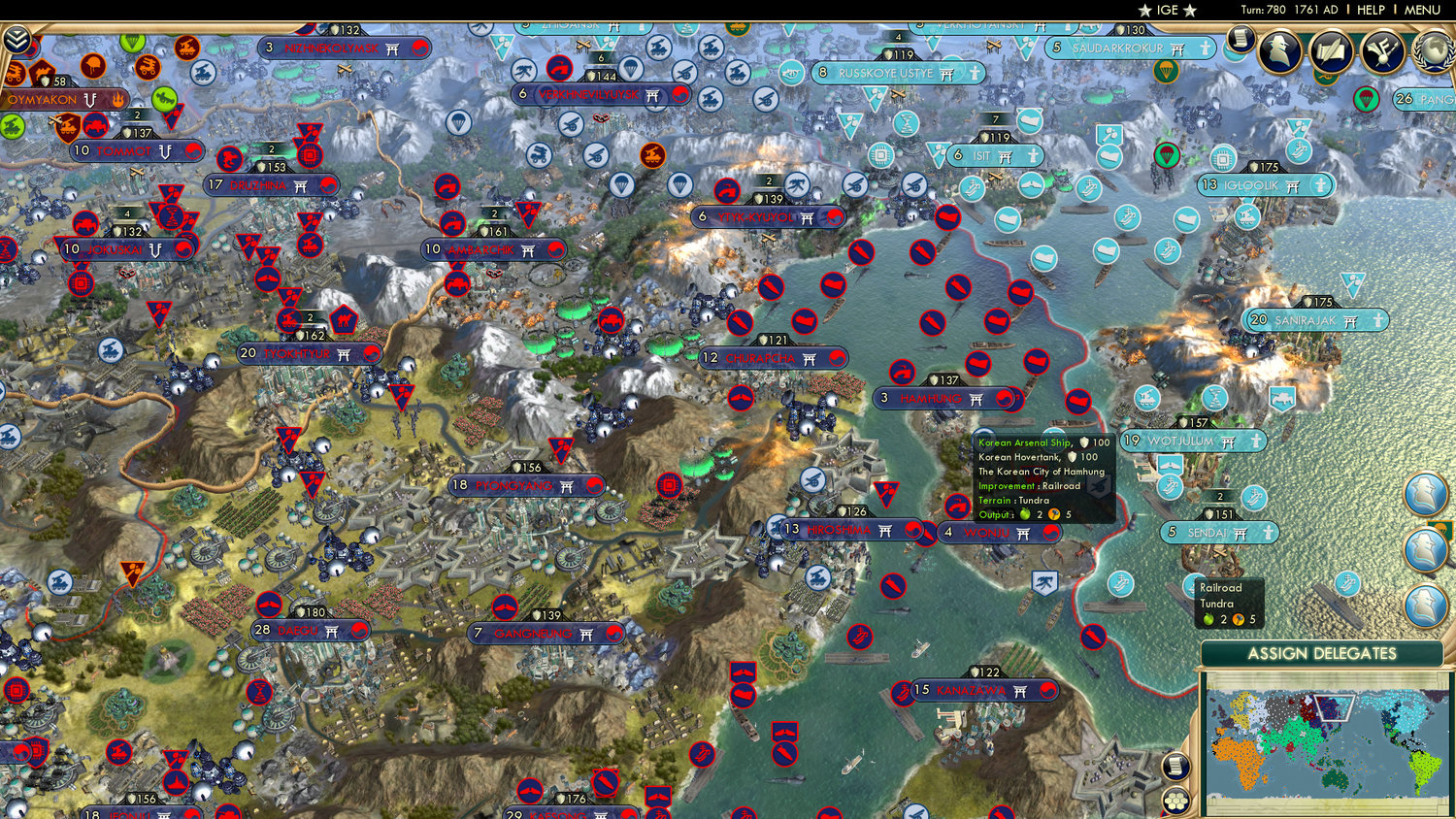
Task: Open the World Congress laurel globe icon
Action: (1430, 52)
